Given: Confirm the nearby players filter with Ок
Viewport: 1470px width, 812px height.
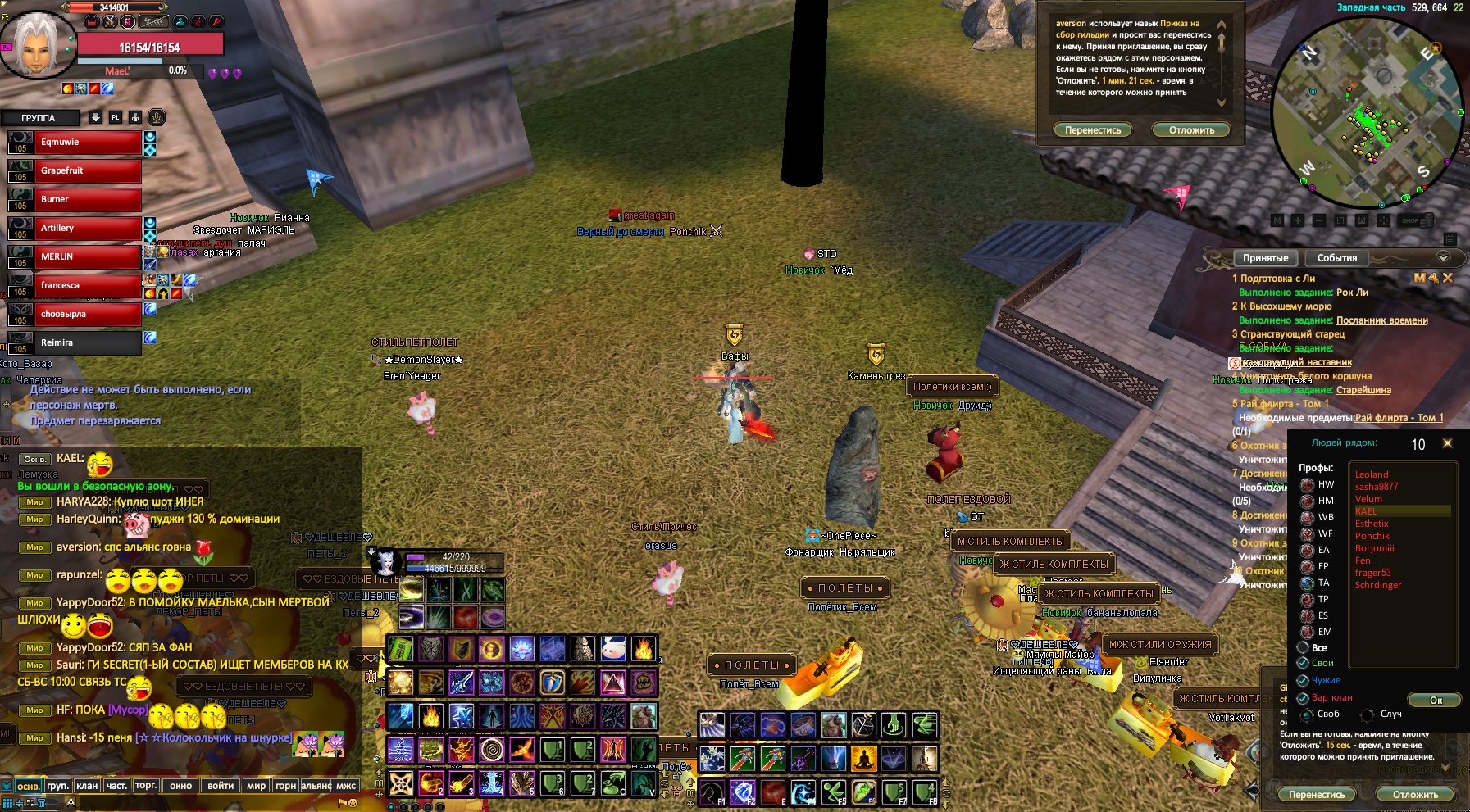Looking at the screenshot, I should tap(1436, 700).
